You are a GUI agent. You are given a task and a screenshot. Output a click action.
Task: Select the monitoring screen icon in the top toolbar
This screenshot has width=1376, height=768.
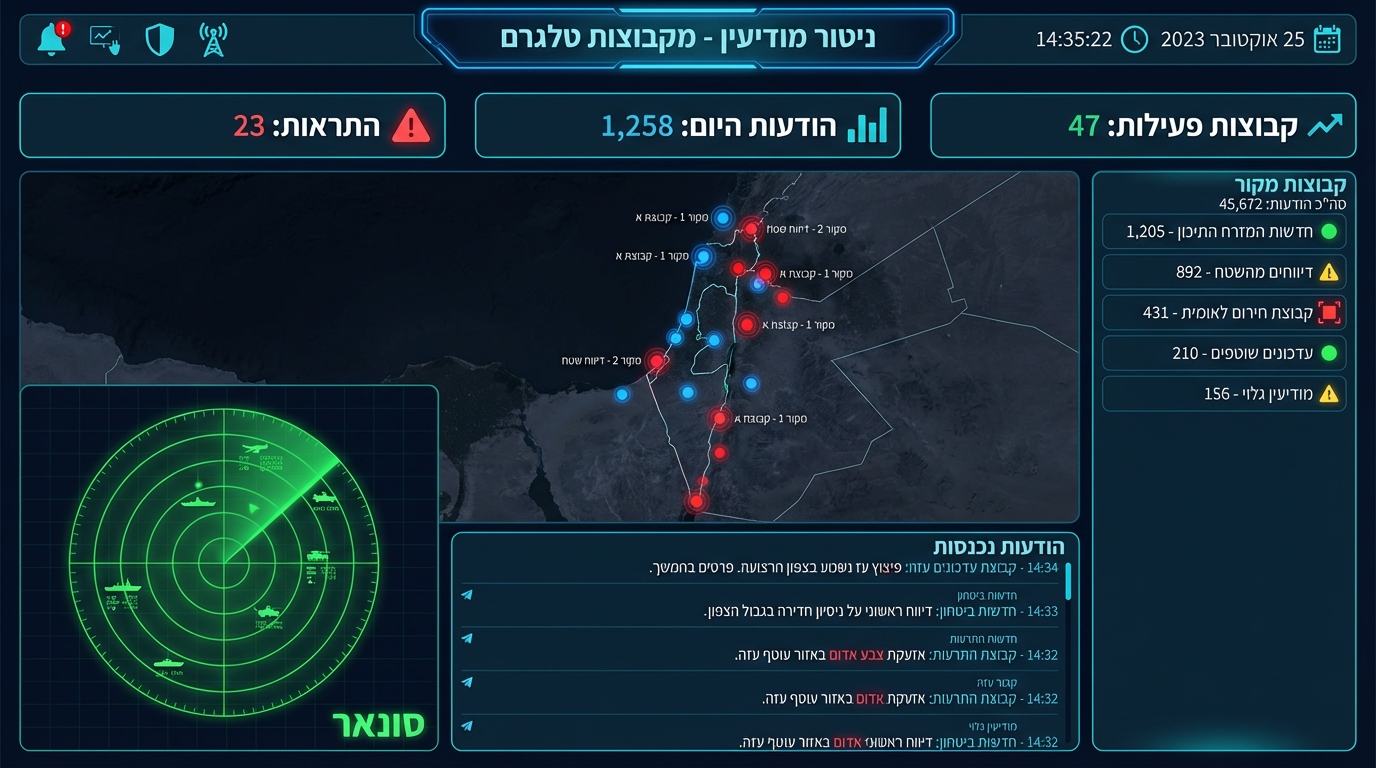click(x=104, y=38)
